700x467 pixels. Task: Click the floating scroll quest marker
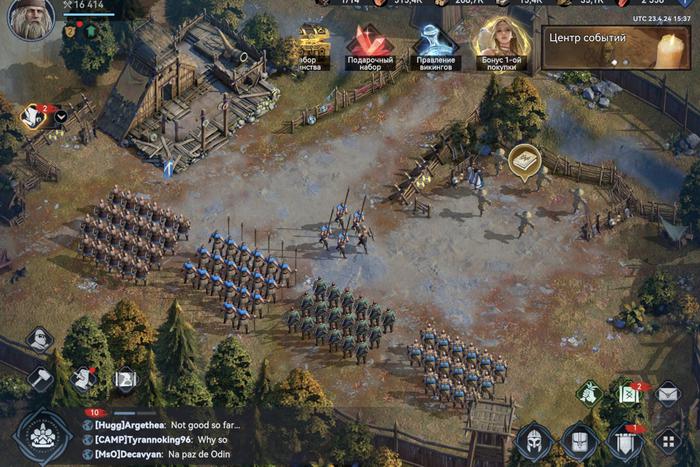523,162
